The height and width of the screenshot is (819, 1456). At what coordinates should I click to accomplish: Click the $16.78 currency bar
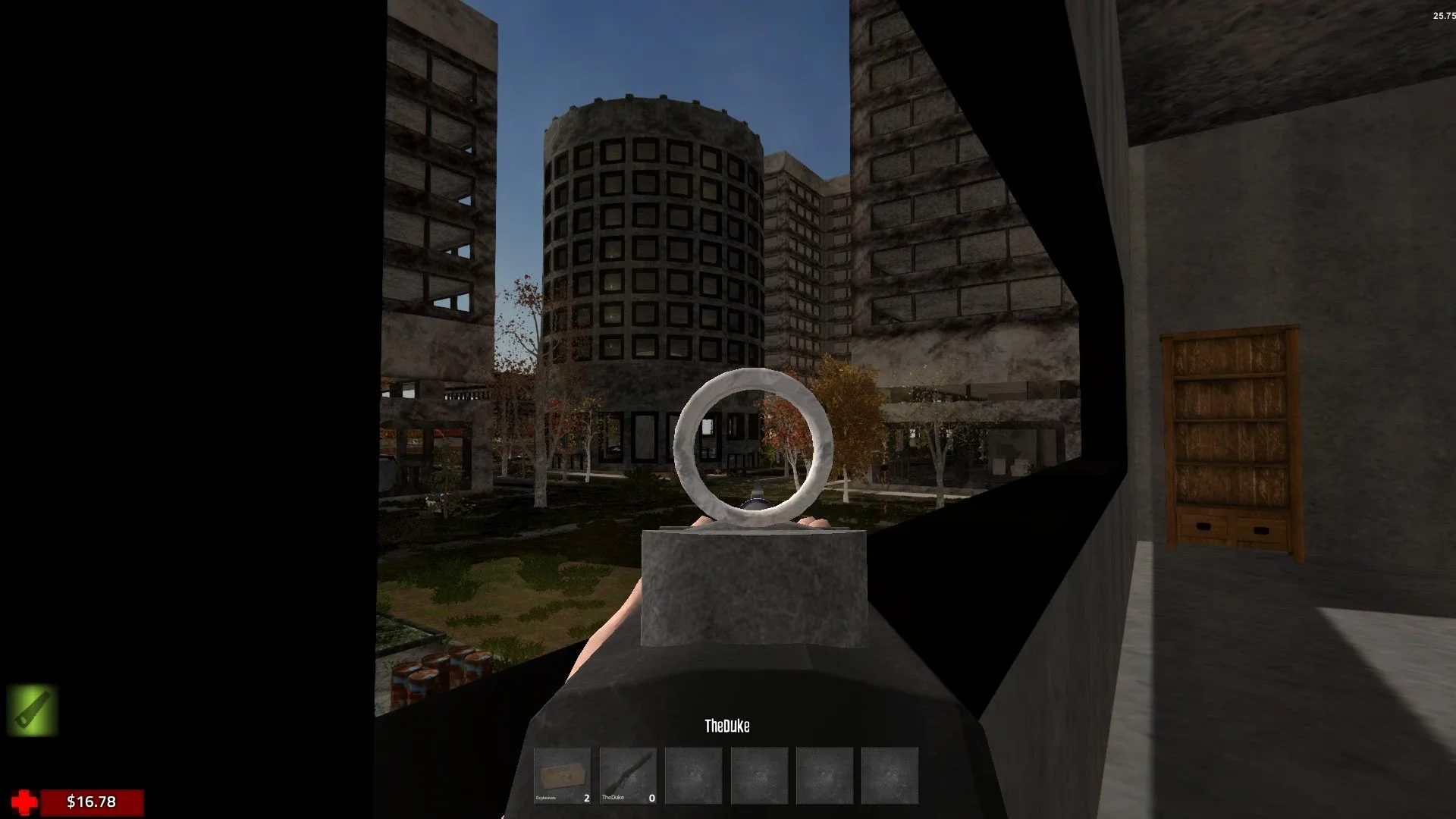click(x=91, y=801)
